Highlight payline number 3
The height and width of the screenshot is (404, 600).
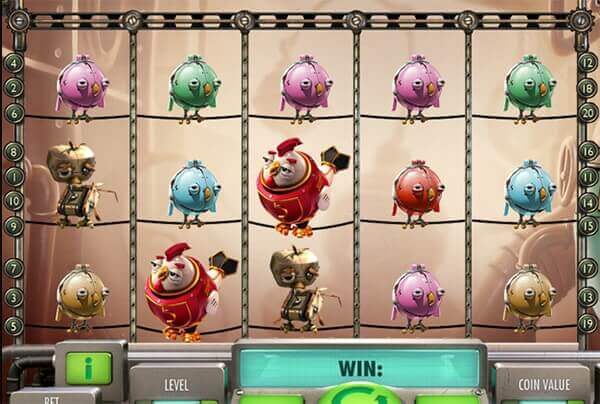(13, 296)
